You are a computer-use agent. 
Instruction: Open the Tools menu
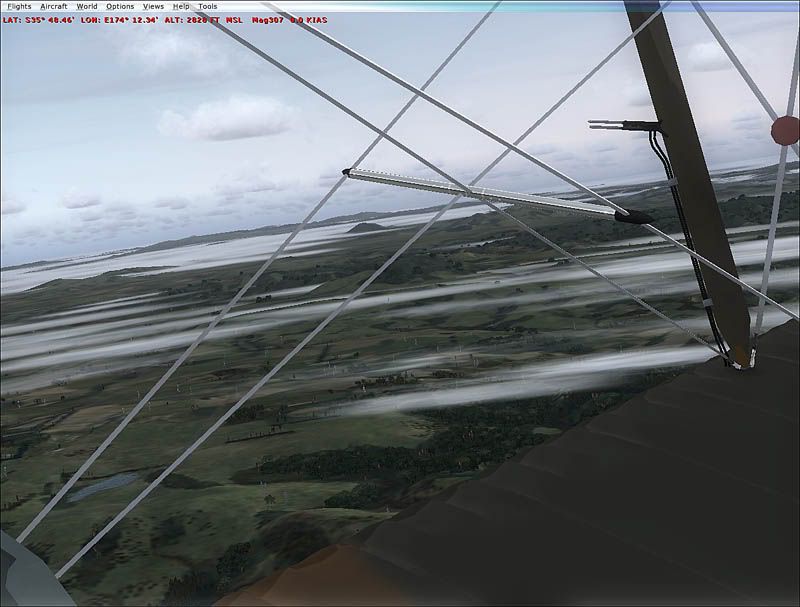tap(207, 6)
